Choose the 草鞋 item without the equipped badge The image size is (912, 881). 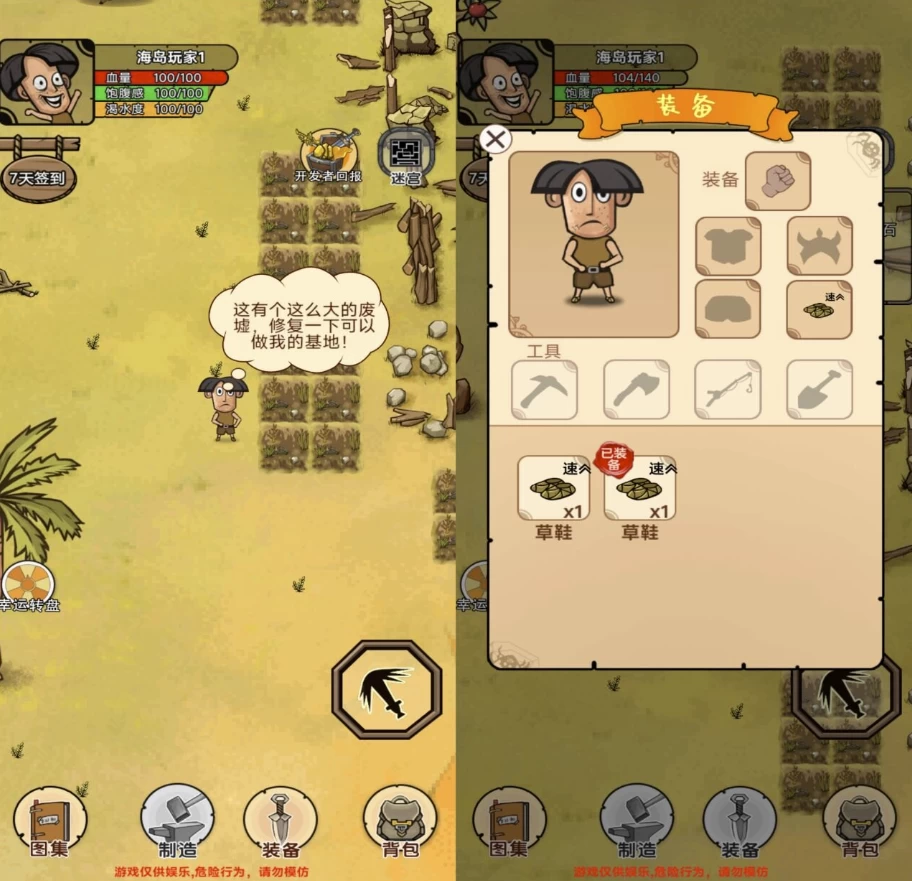(553, 489)
